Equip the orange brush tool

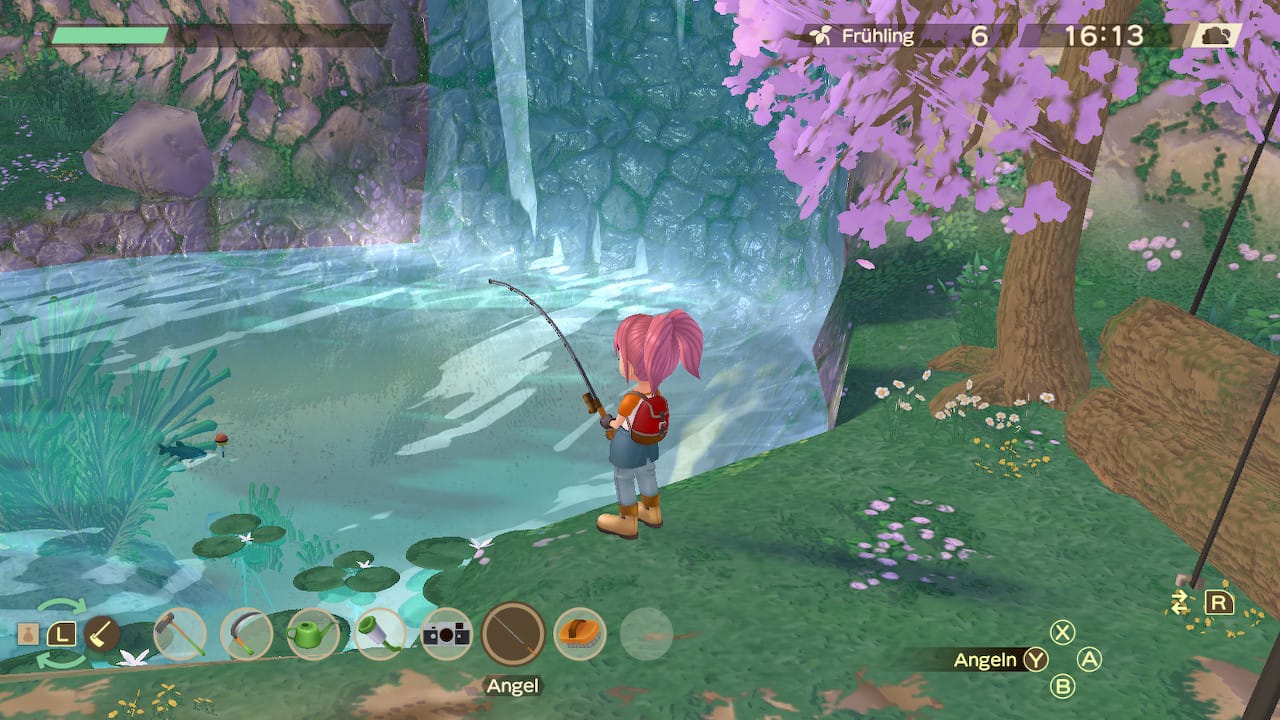(x=580, y=634)
